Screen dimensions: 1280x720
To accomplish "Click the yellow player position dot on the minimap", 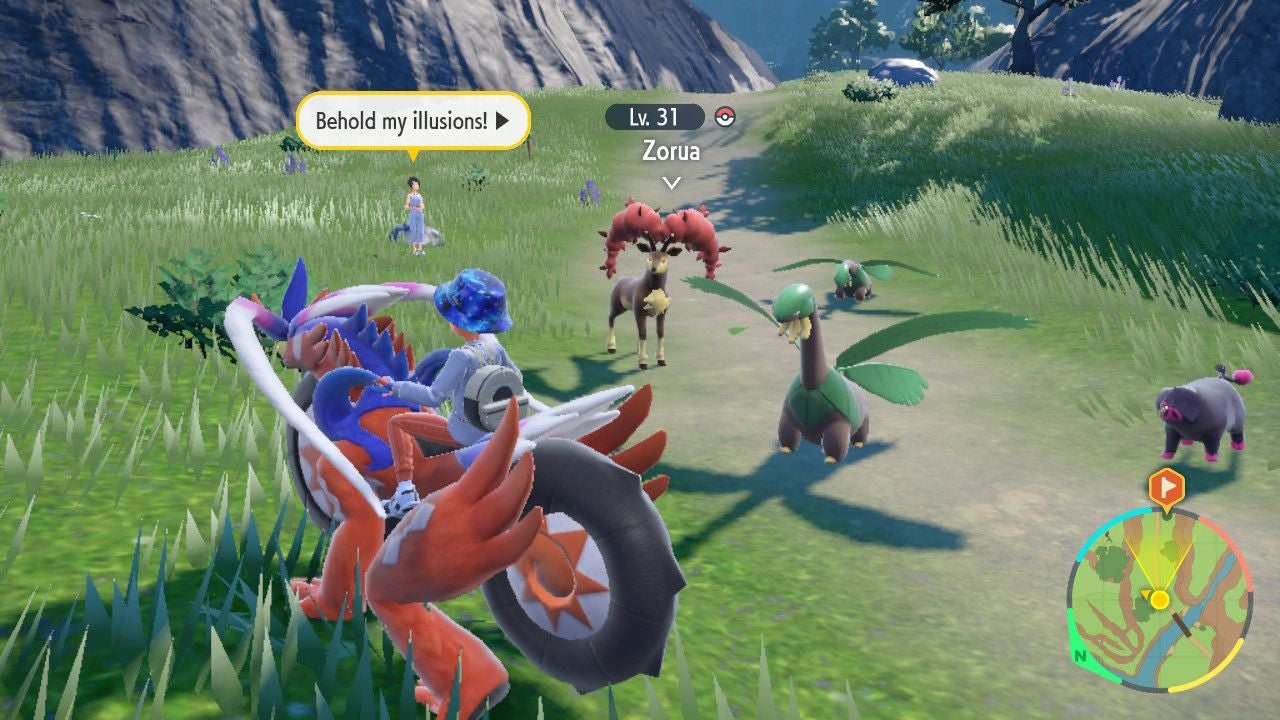I will click(x=1160, y=600).
